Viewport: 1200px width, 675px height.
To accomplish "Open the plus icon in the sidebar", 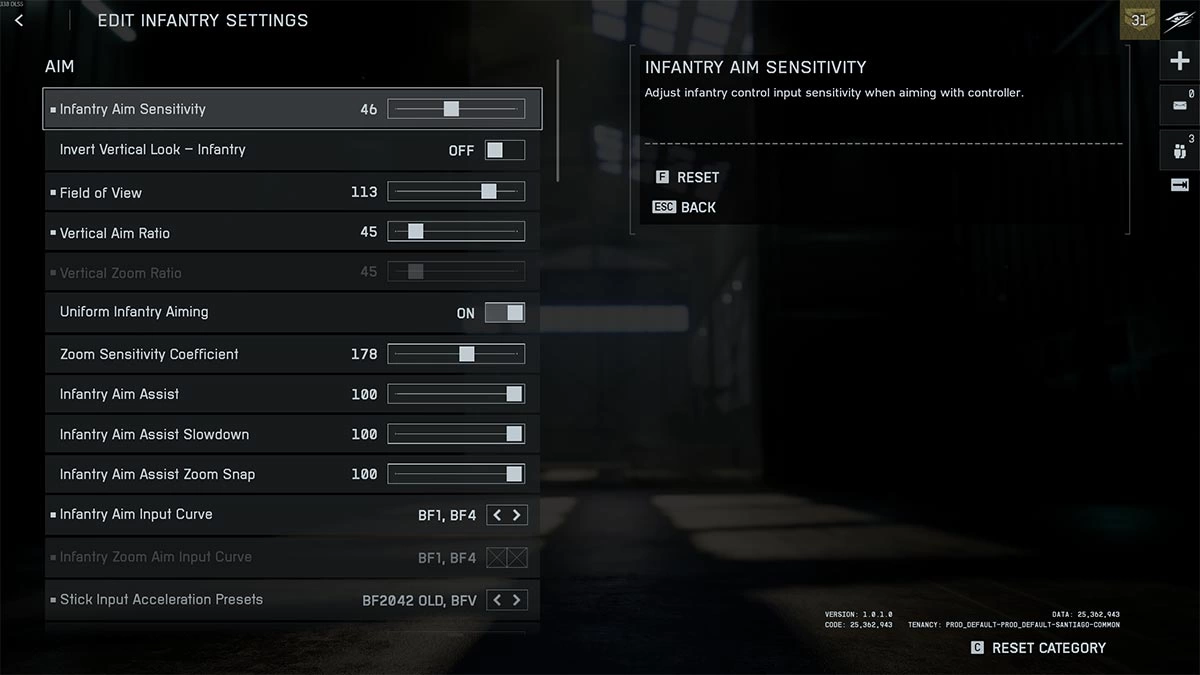I will point(1179,62).
